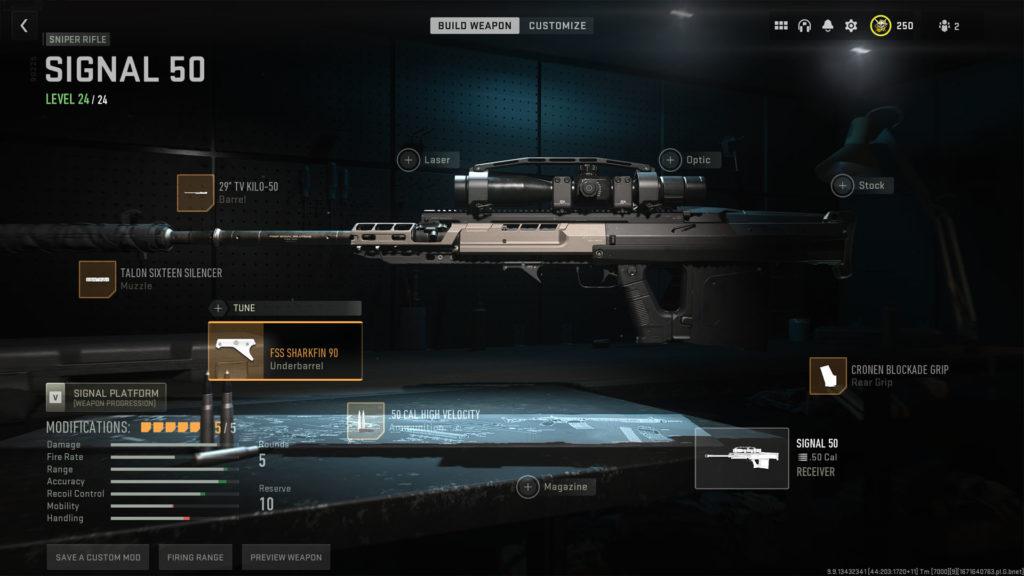Switch to the Customize tab
This screenshot has width=1024, height=576.
tap(557, 25)
